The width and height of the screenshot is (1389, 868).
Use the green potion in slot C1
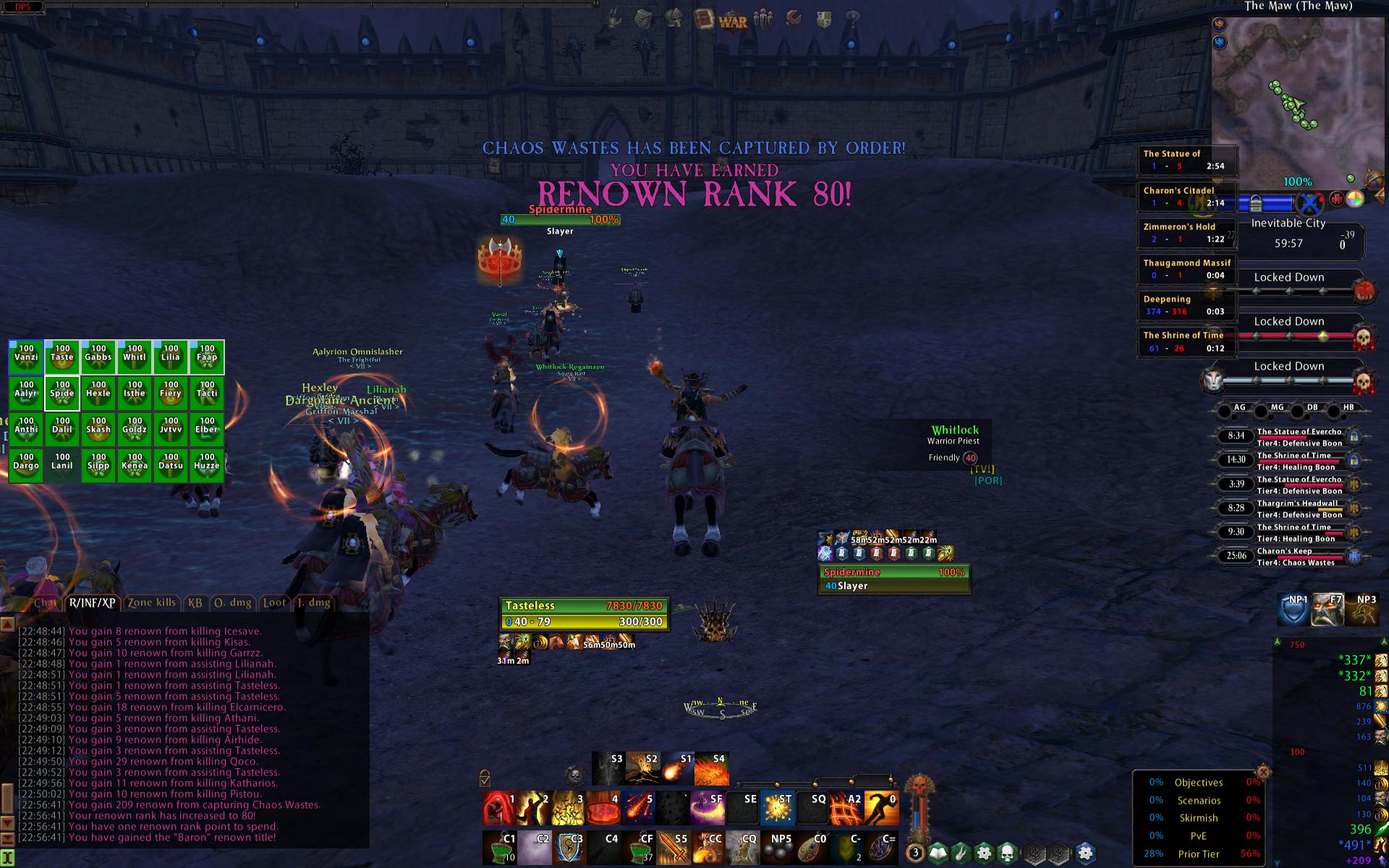tap(499, 848)
